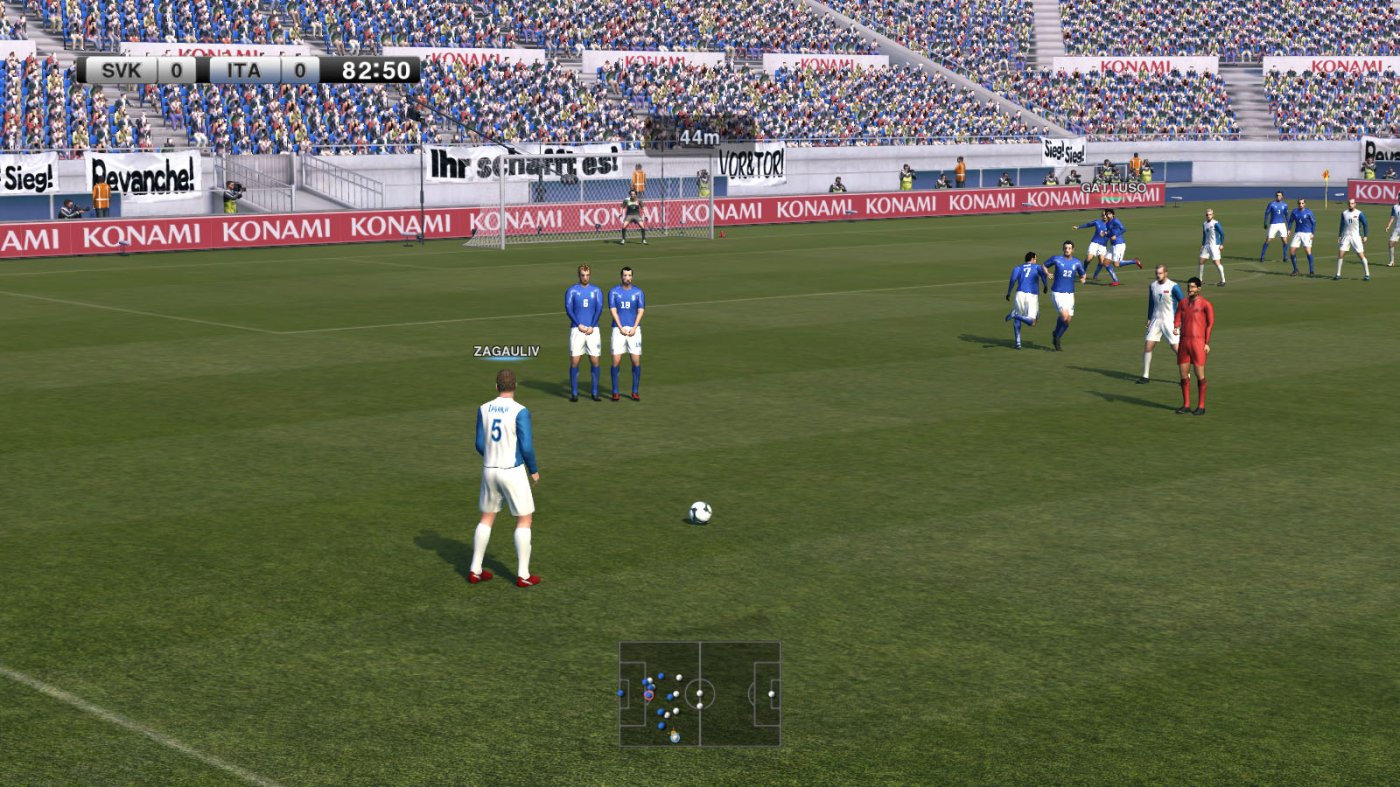Click the ZAGAULIV name label
Screen dimensions: 1400x787
(x=505, y=350)
